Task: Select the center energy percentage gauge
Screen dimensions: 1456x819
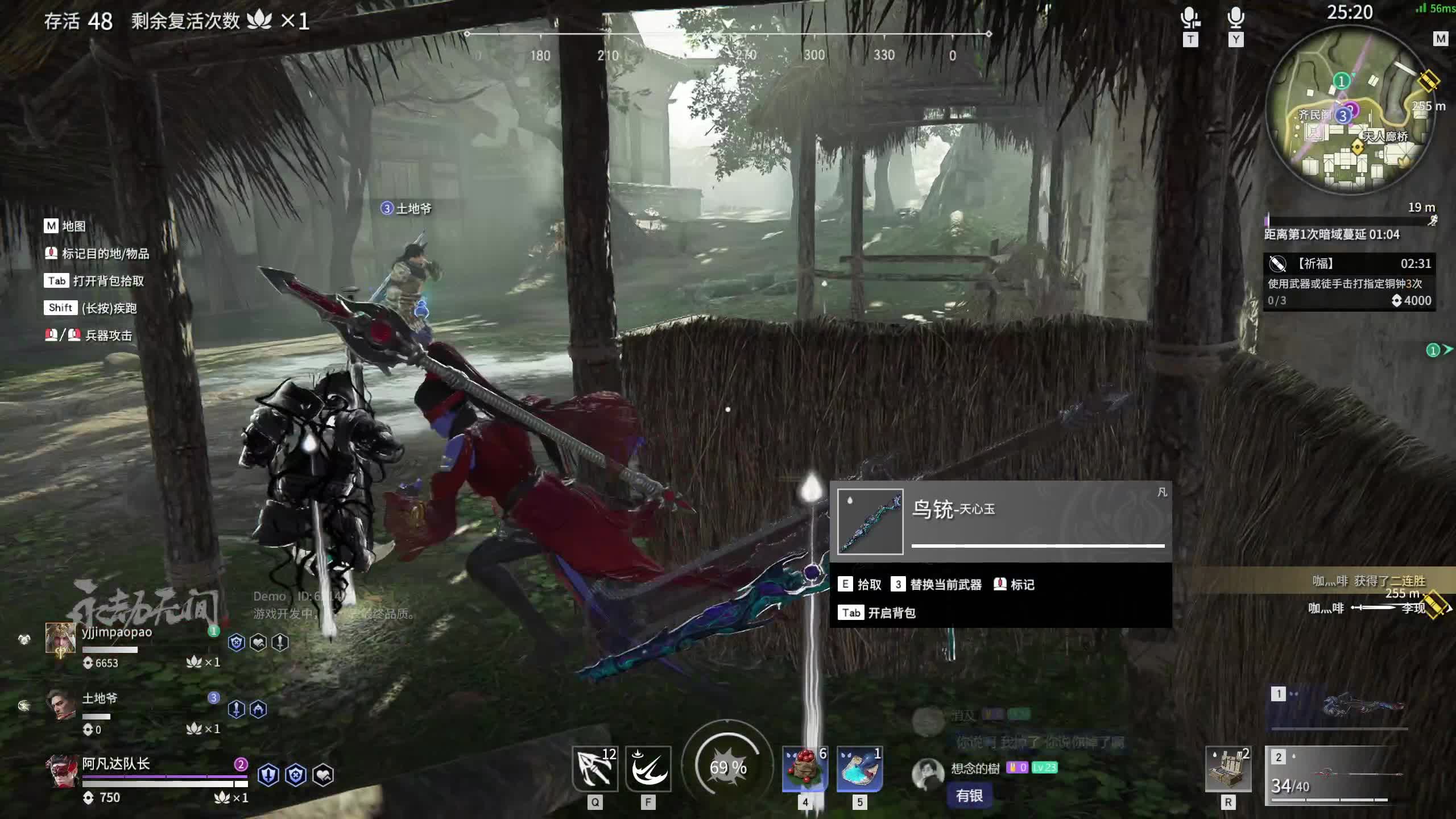Action: (728, 768)
